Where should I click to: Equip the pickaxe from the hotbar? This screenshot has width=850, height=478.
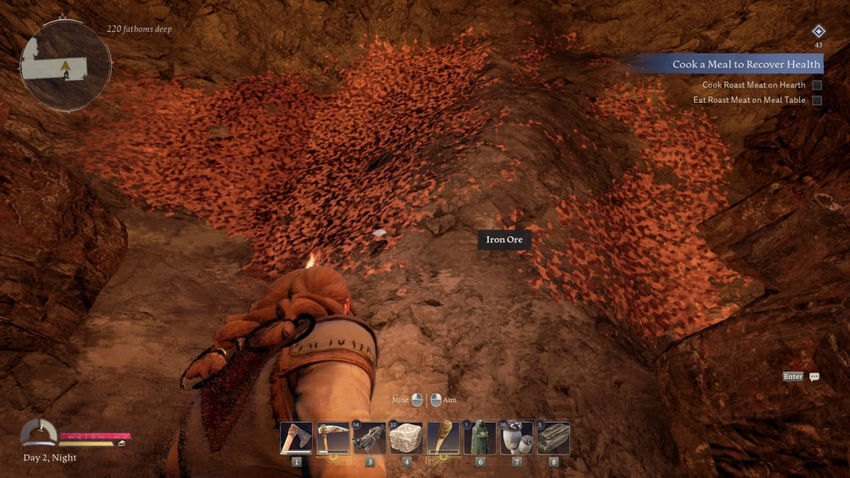[x=333, y=438]
